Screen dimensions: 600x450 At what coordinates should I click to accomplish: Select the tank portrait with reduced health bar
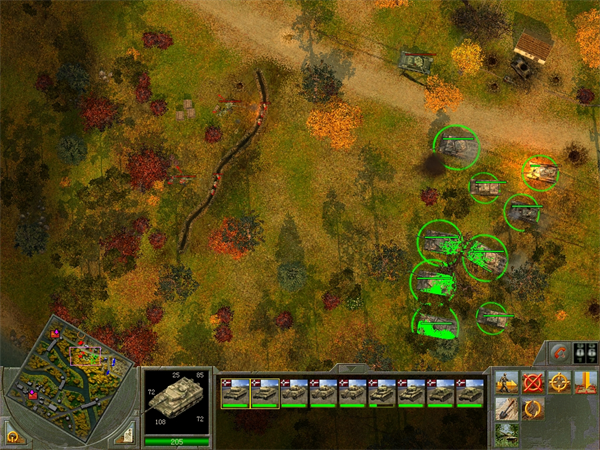click(x=383, y=392)
